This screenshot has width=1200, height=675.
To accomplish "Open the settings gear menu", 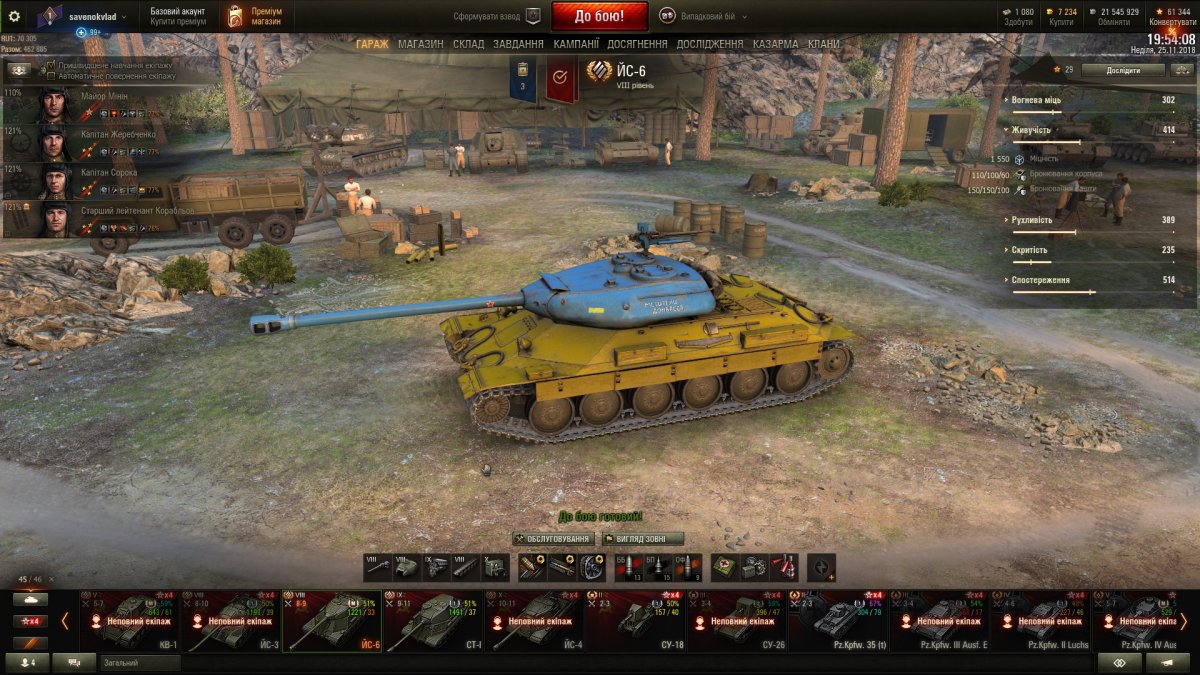I will (x=14, y=16).
